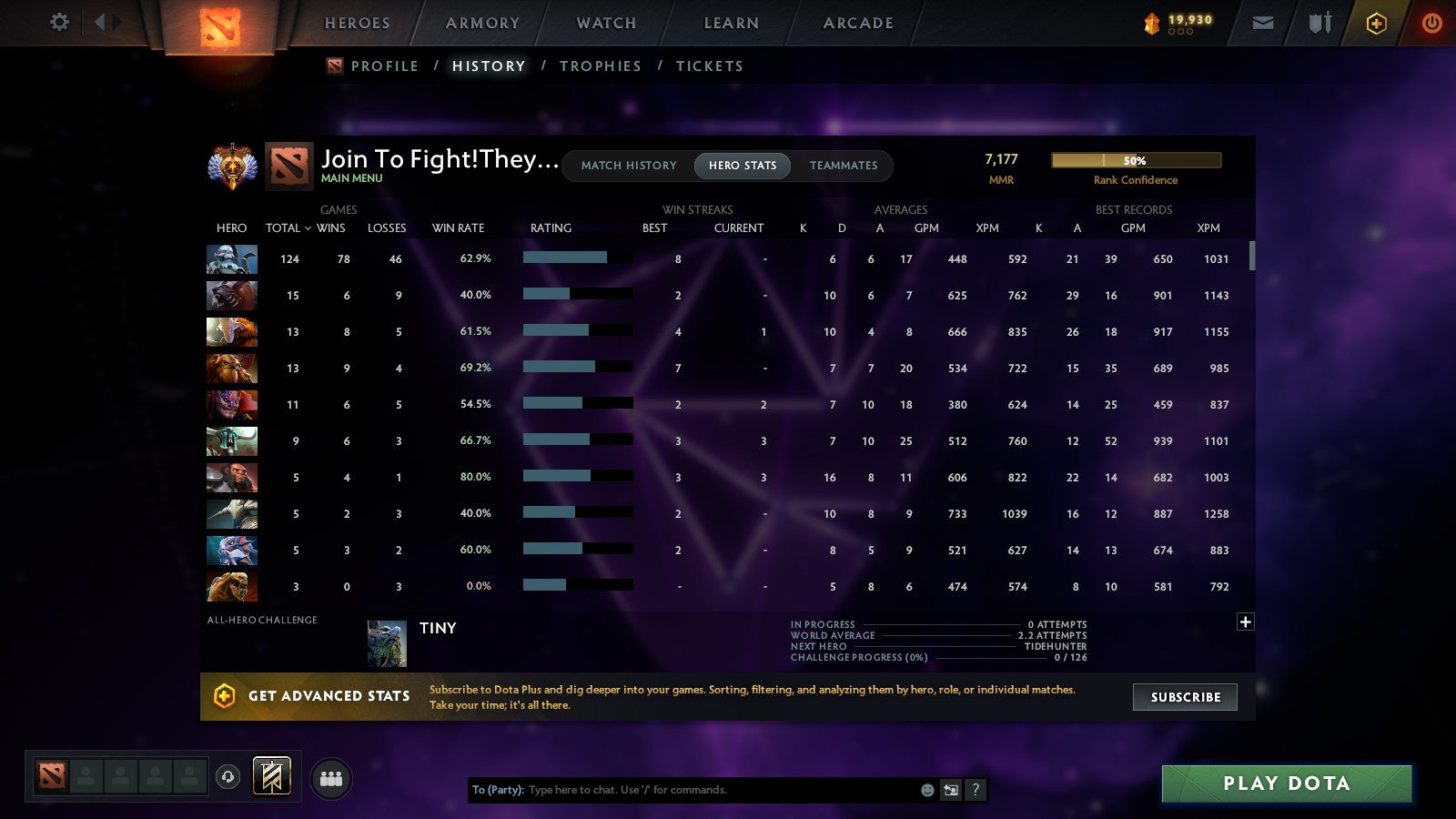Screen dimensions: 1456x819
Task: Open the mail notifications icon
Action: coord(1263,23)
